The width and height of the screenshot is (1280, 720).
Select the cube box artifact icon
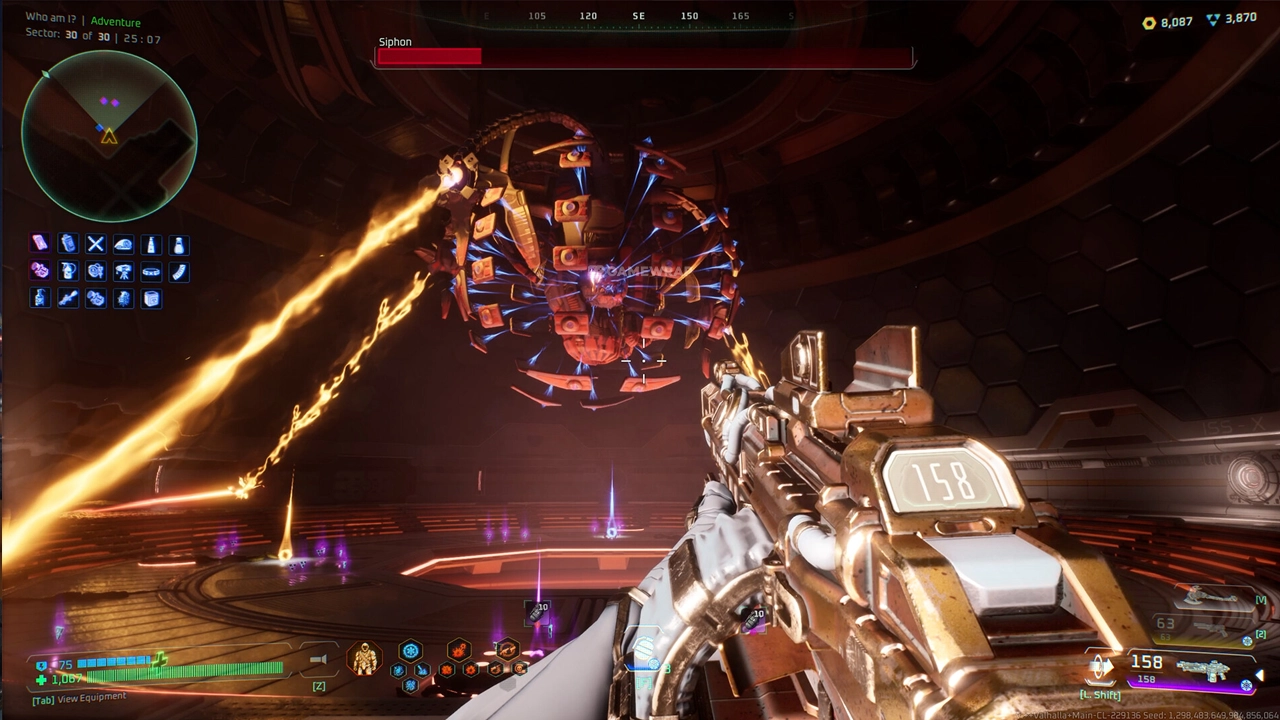[151, 298]
